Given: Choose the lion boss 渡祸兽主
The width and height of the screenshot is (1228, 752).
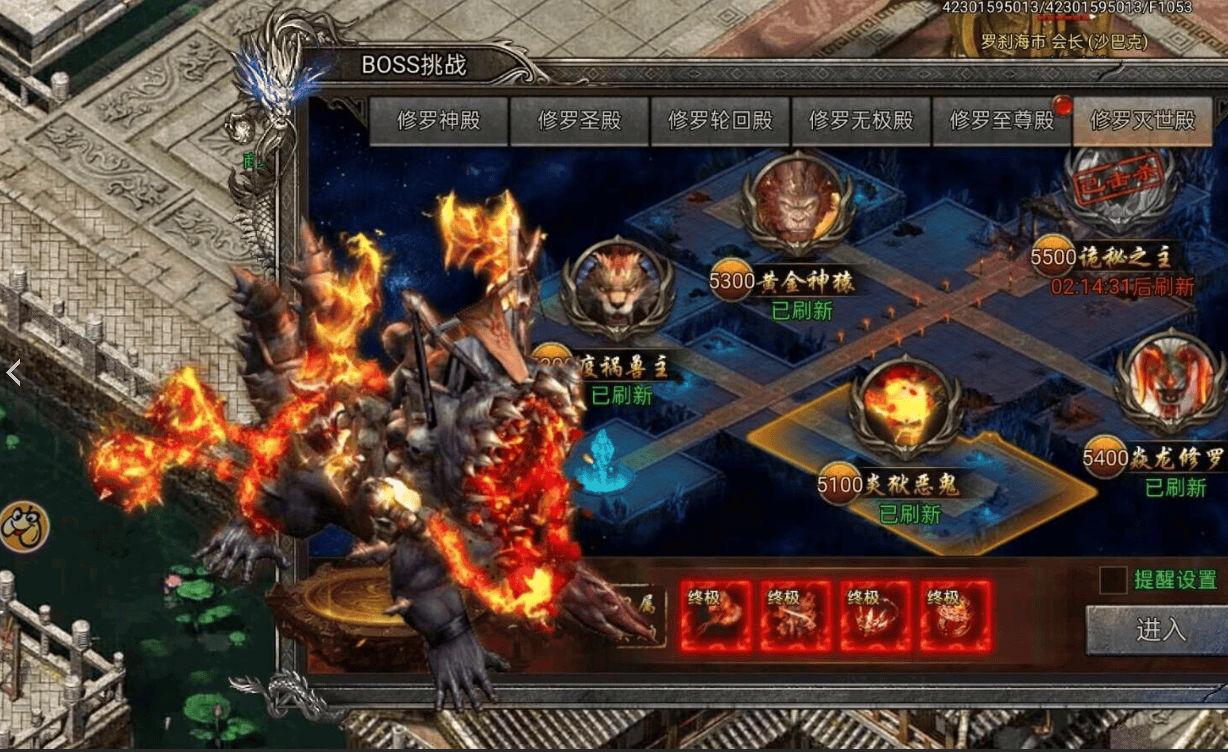Looking at the screenshot, I should pyautogui.click(x=616, y=288).
